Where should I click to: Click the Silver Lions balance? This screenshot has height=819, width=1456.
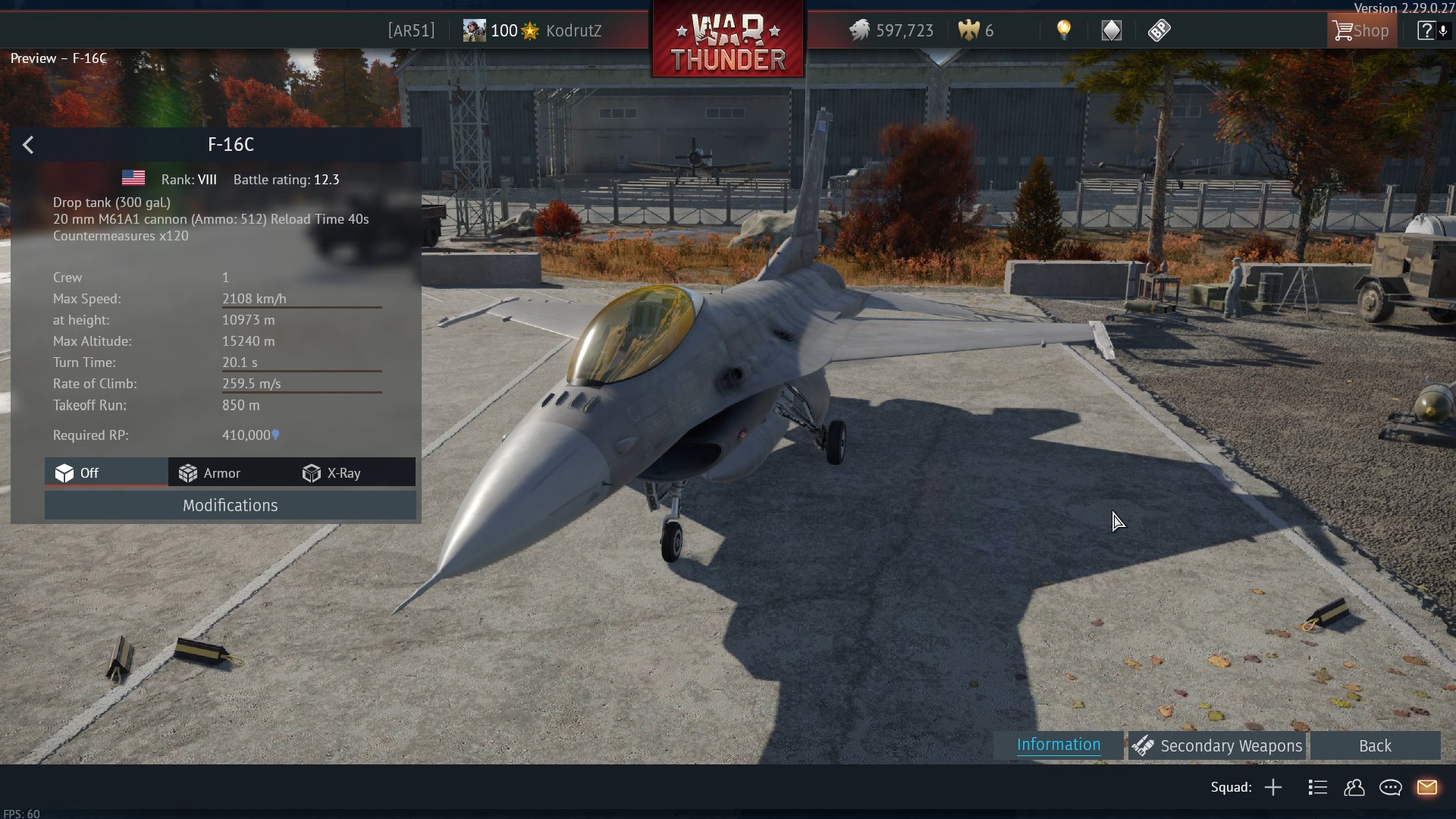(892, 31)
